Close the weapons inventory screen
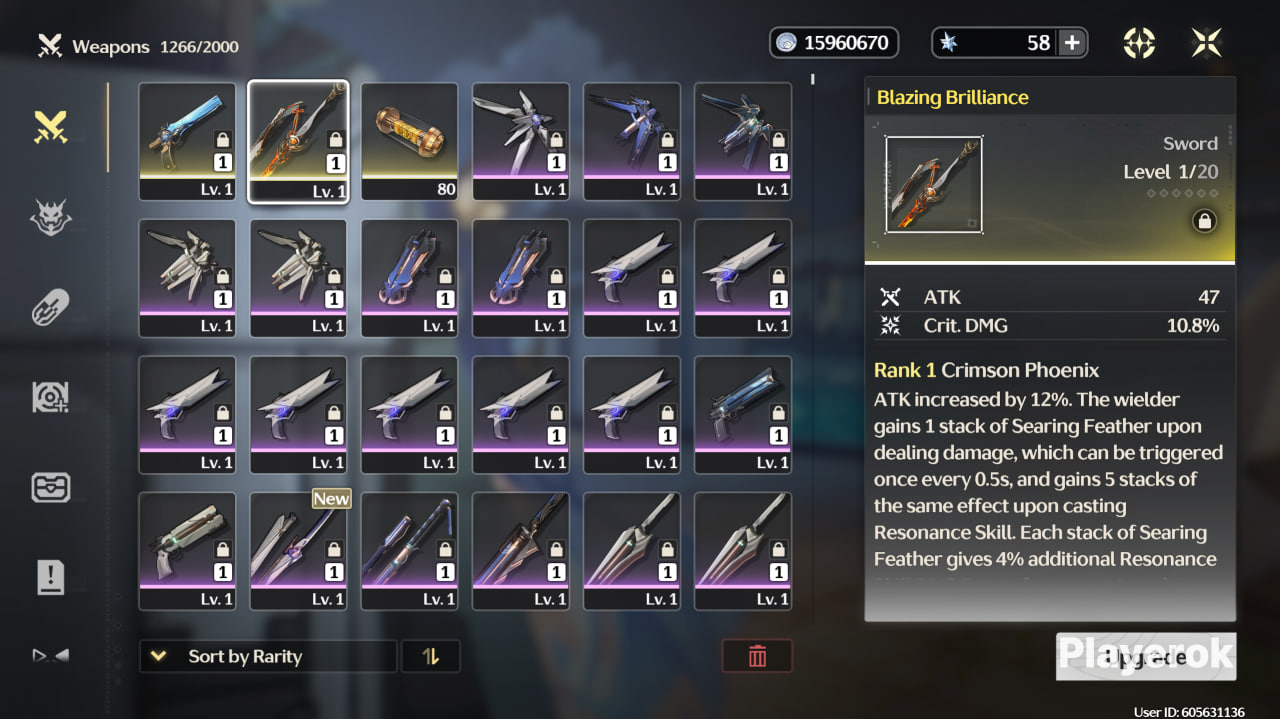 (x=1206, y=43)
